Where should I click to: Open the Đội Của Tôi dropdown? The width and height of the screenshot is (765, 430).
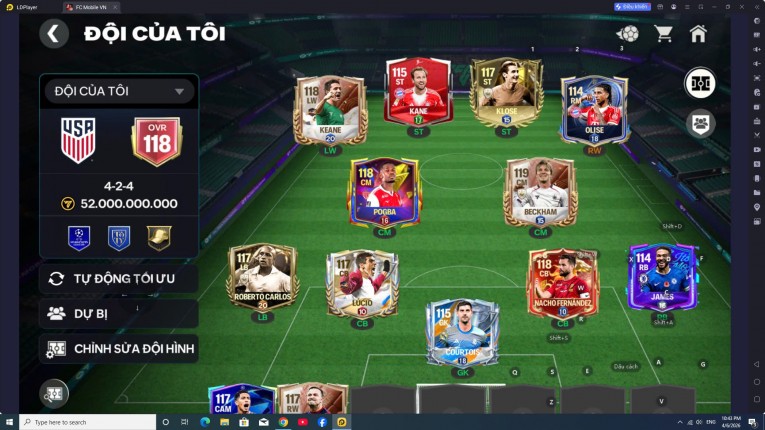pyautogui.click(x=118, y=91)
